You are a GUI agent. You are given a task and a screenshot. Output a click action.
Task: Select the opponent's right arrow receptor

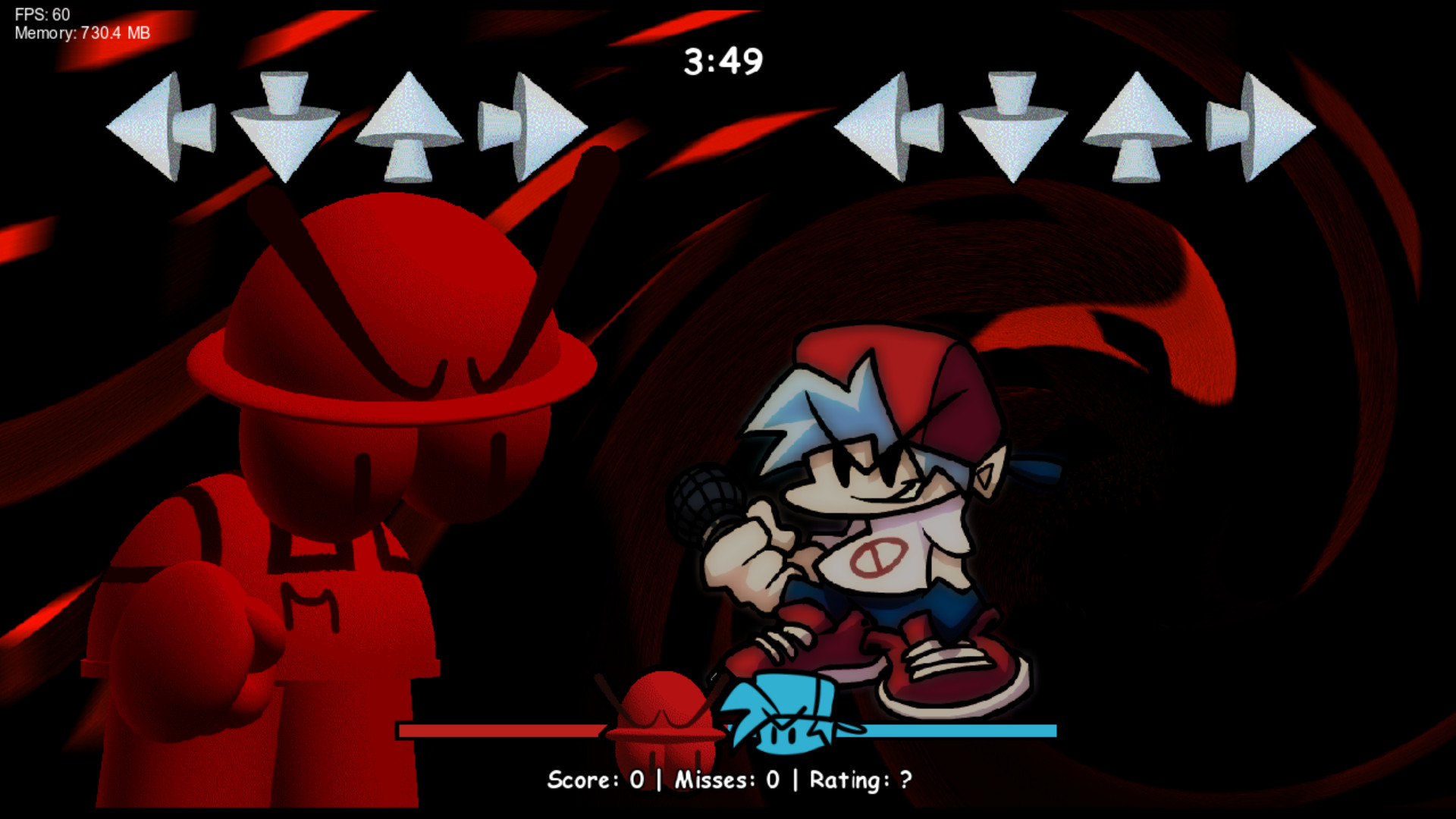point(531,125)
